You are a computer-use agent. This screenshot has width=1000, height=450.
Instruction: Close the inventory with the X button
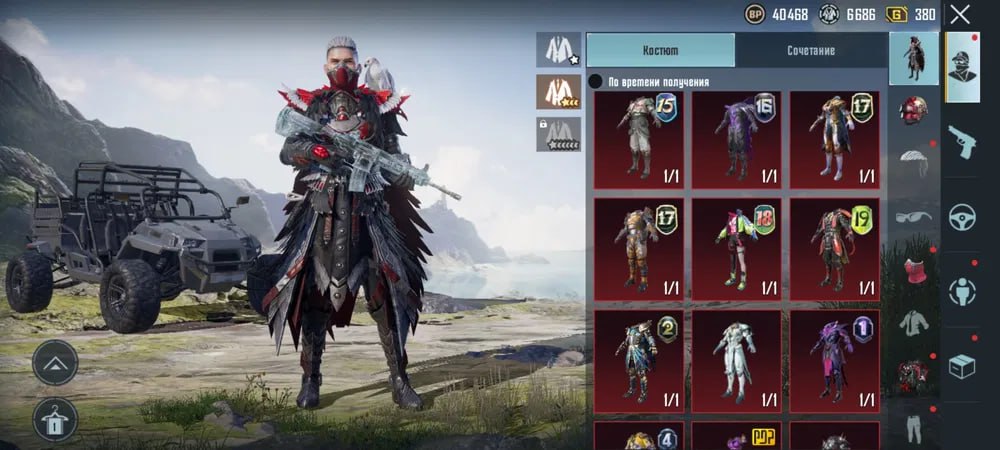coord(960,14)
